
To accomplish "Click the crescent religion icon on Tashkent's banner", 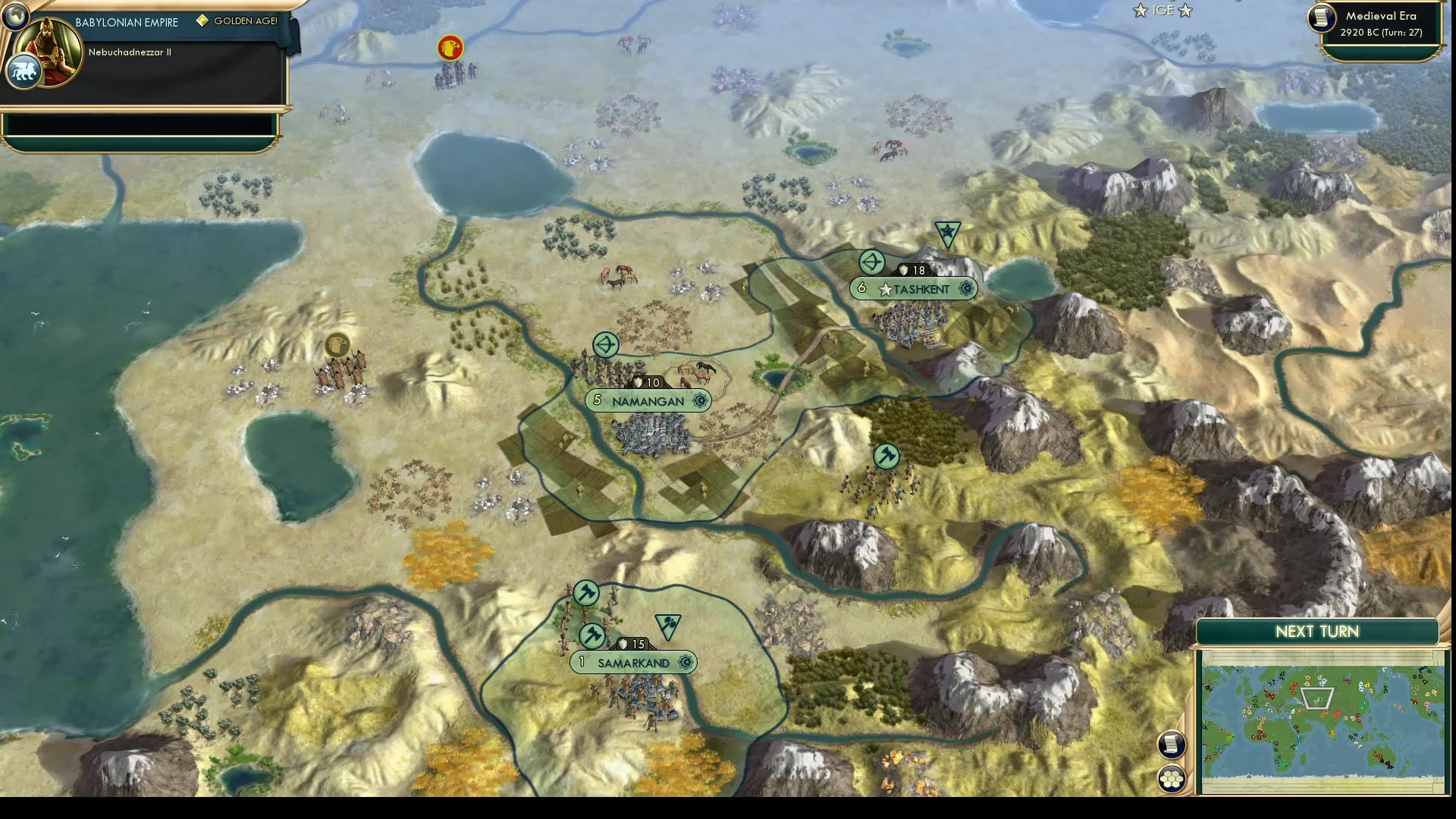I will (965, 289).
